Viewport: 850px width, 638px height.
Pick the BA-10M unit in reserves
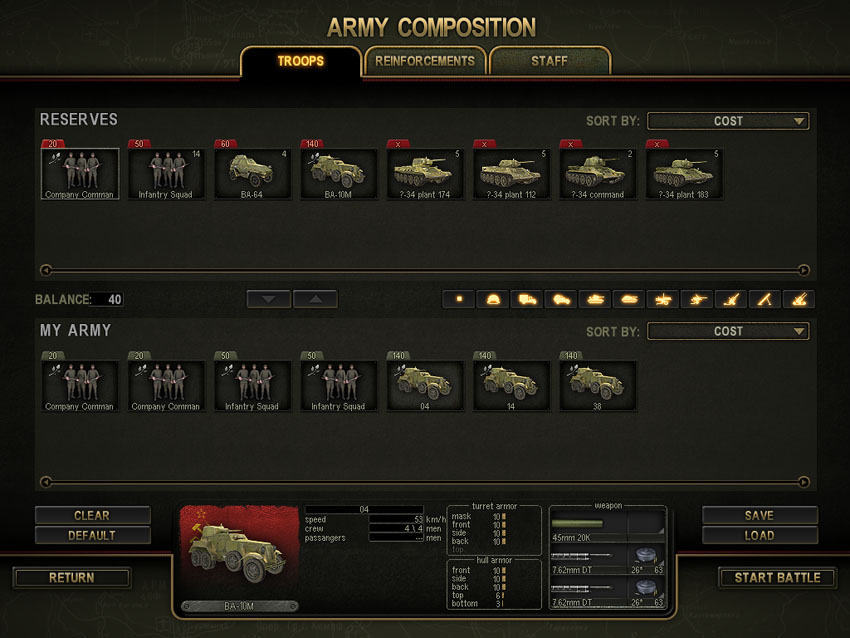point(338,174)
